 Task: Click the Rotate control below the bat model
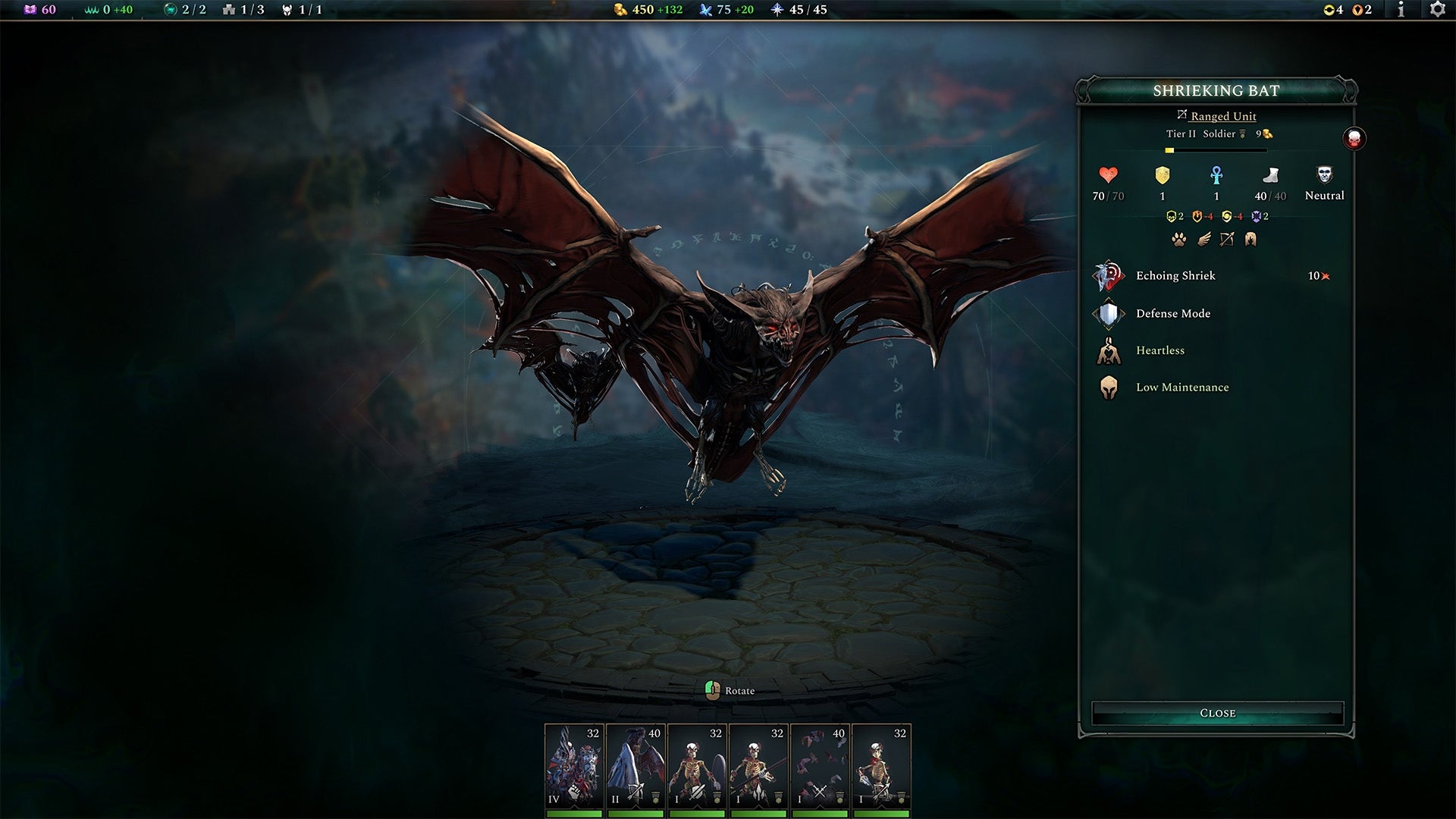(728, 690)
